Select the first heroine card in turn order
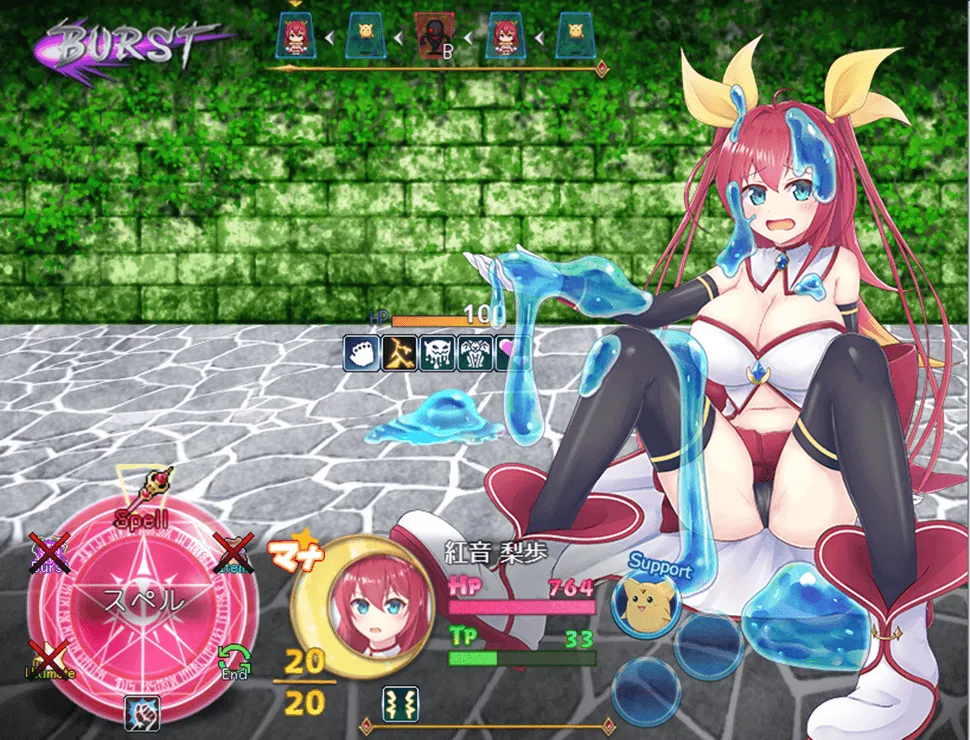Screen dimensions: 970x740 [x=295, y=38]
